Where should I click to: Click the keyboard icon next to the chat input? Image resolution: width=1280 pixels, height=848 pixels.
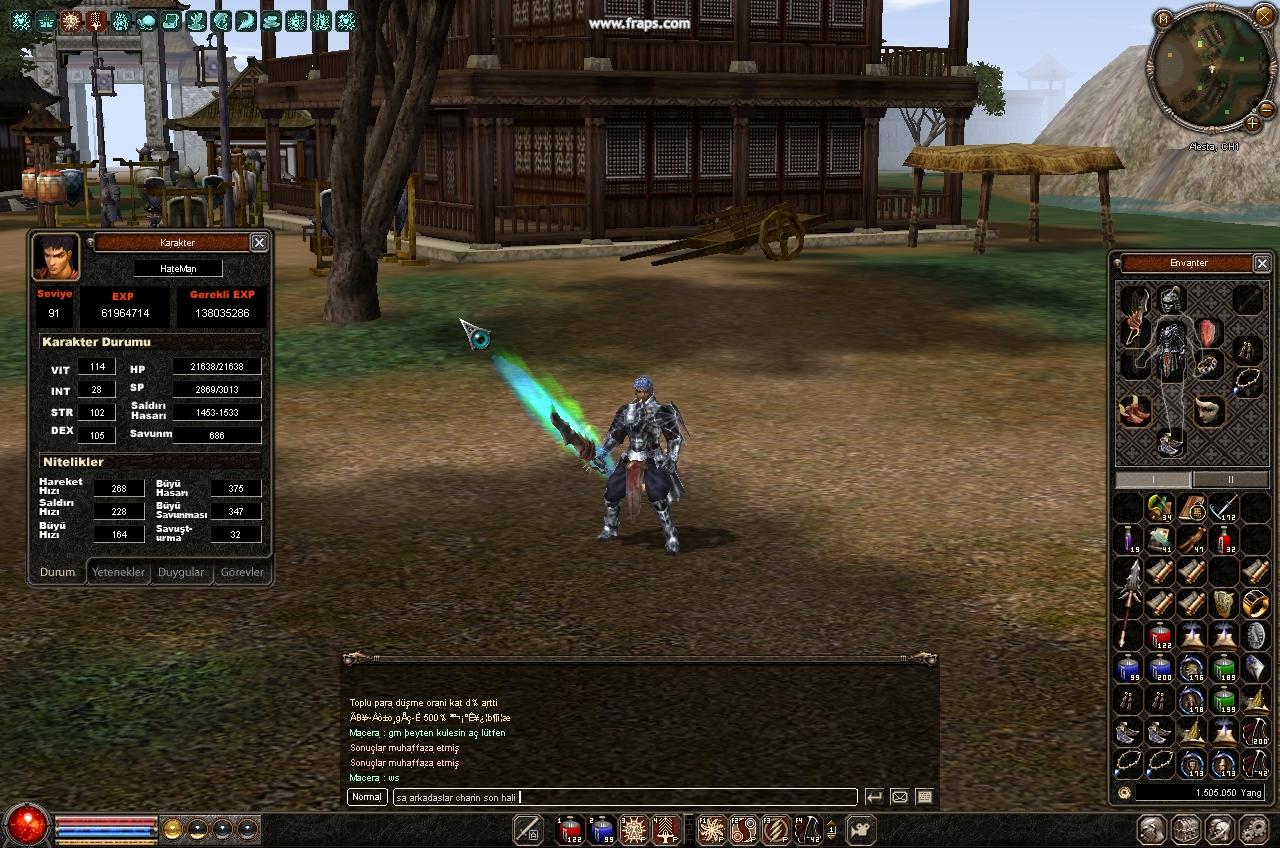coord(923,797)
